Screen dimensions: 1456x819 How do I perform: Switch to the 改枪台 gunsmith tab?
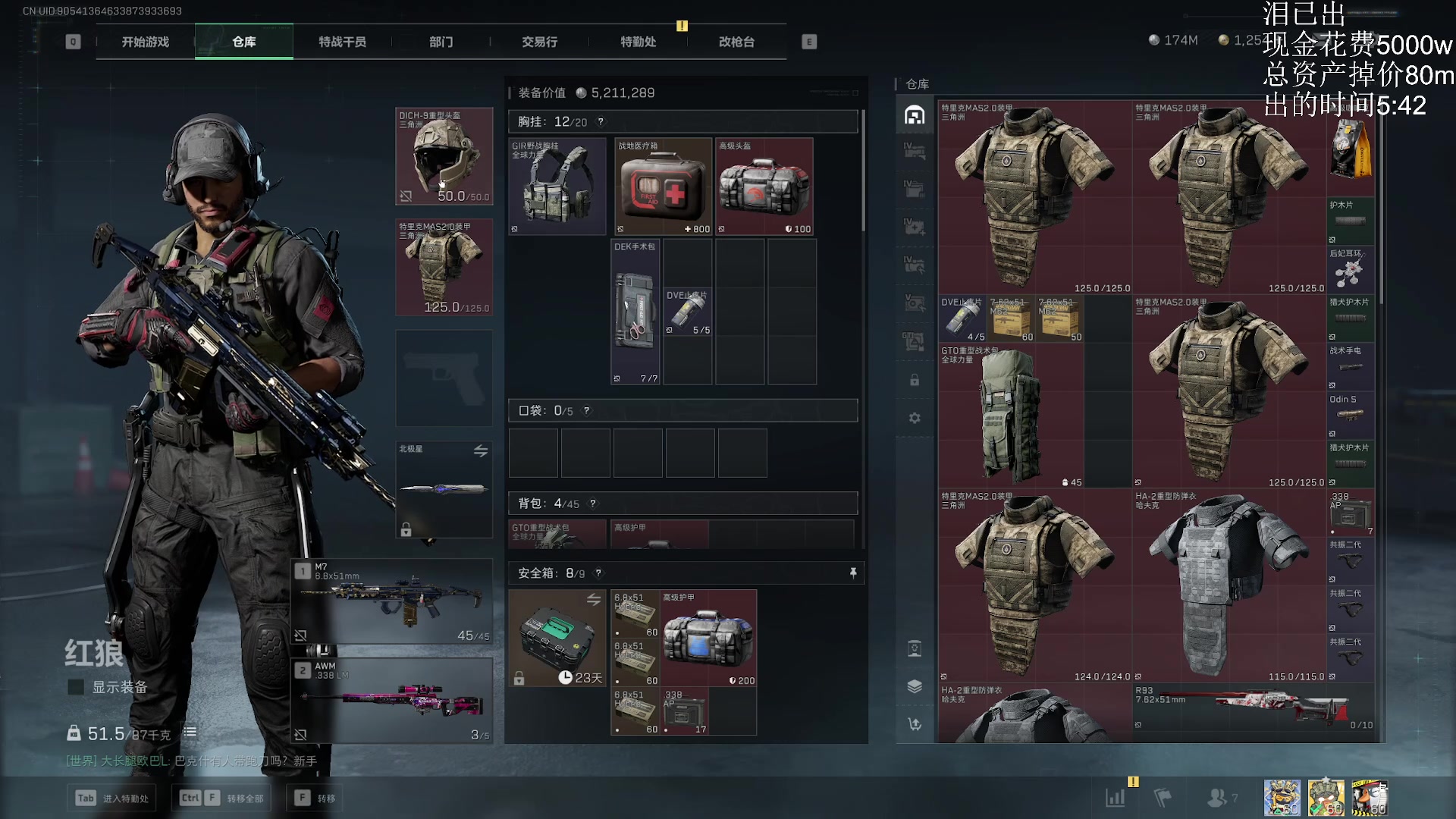click(736, 42)
